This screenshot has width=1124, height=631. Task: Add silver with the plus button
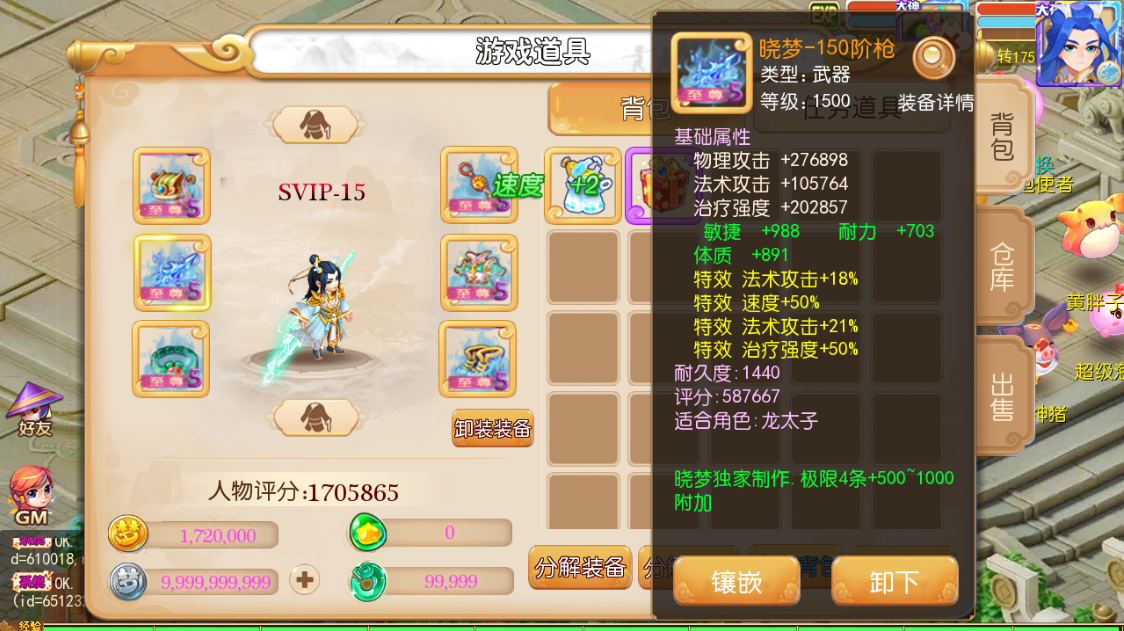pos(304,579)
